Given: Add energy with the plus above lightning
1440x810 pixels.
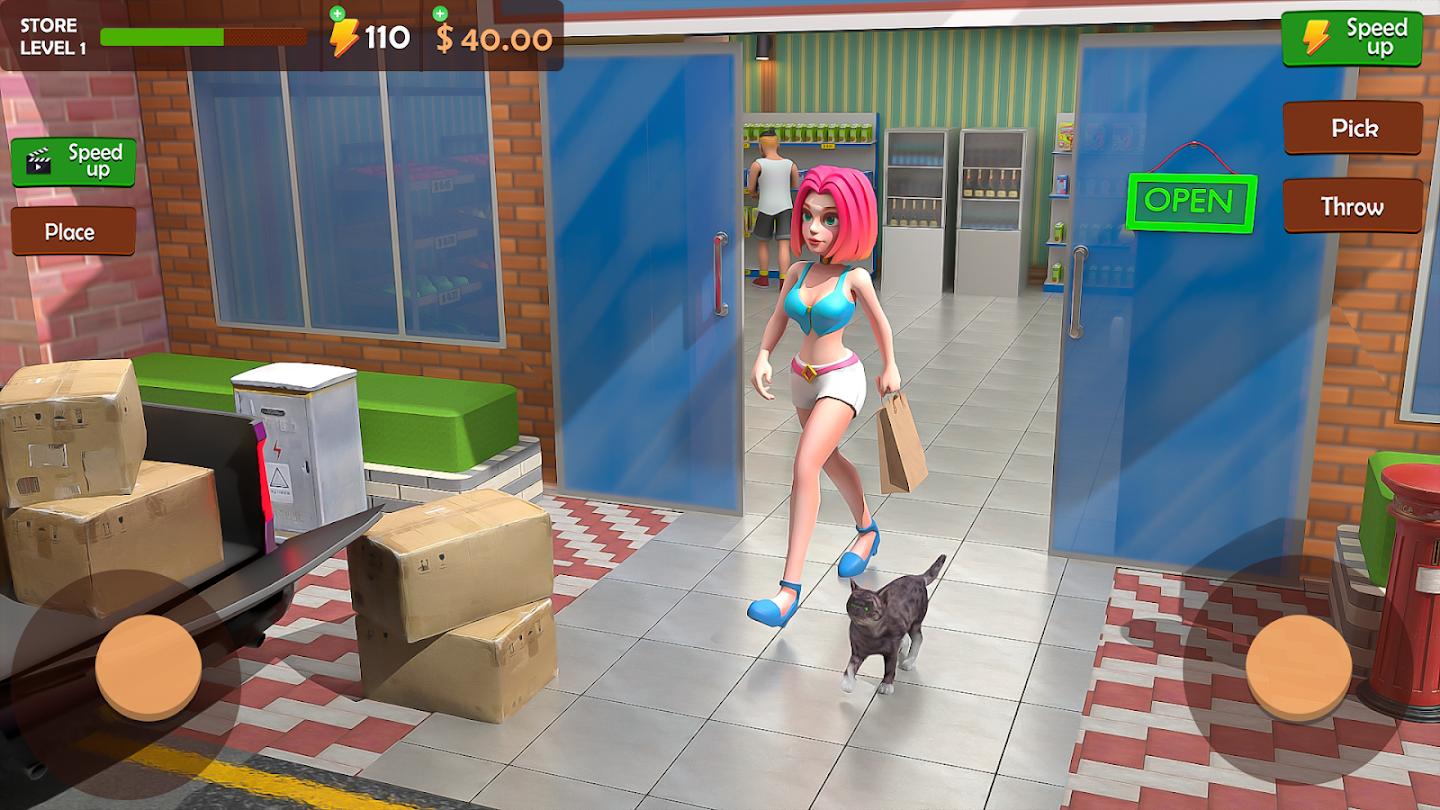Looking at the screenshot, I should point(337,14).
